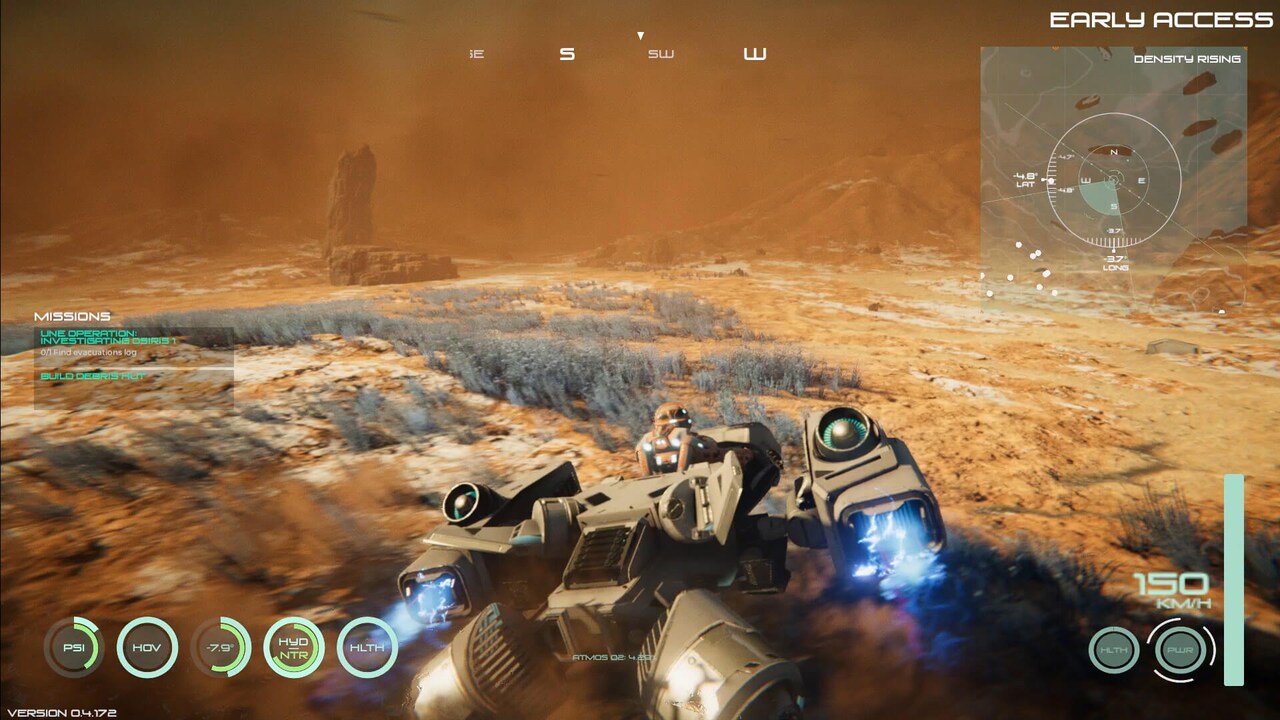Select the PSI pressure gauge
This screenshot has height=720, width=1280.
75,648
